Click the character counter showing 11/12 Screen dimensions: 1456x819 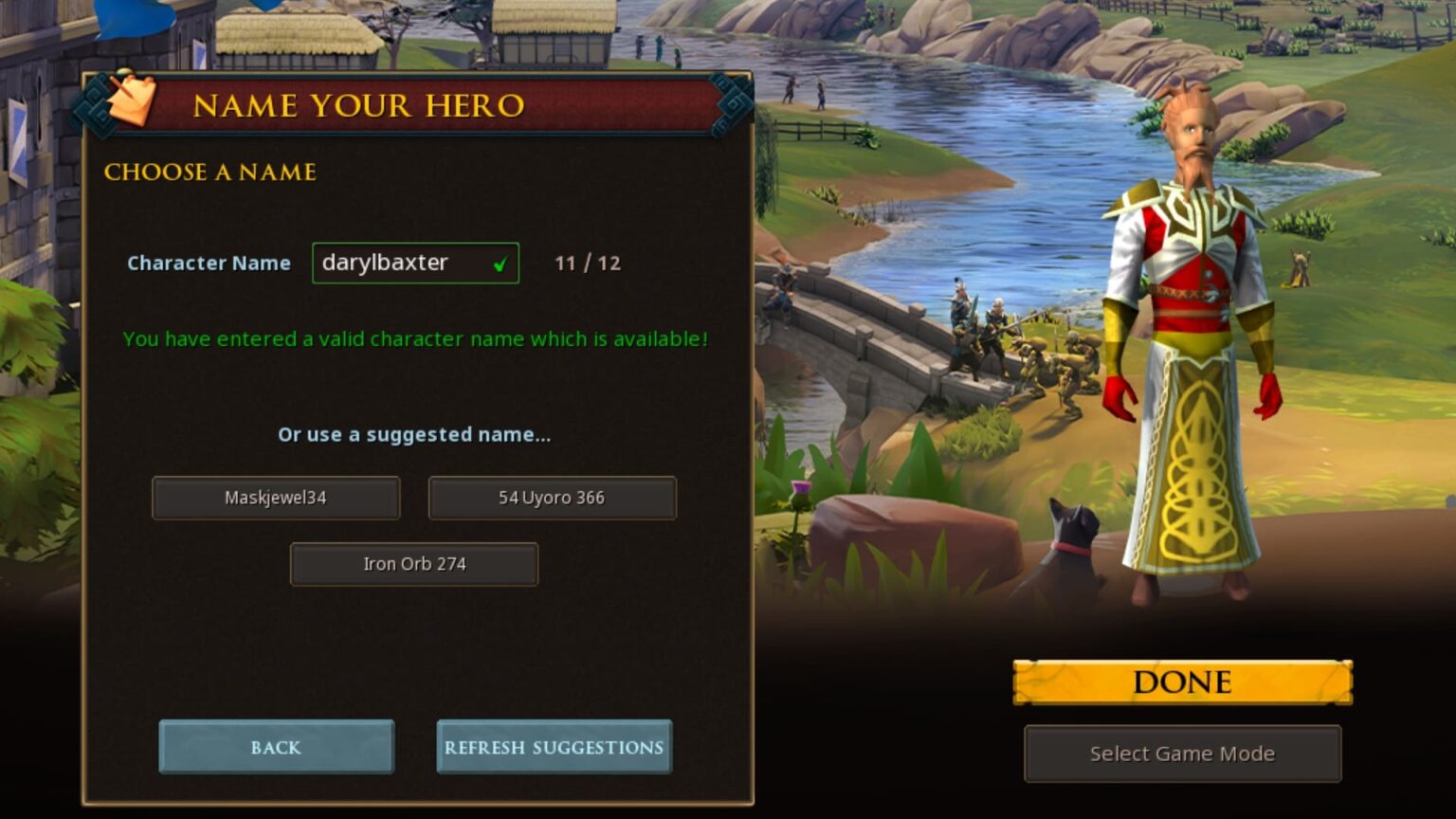pos(586,263)
